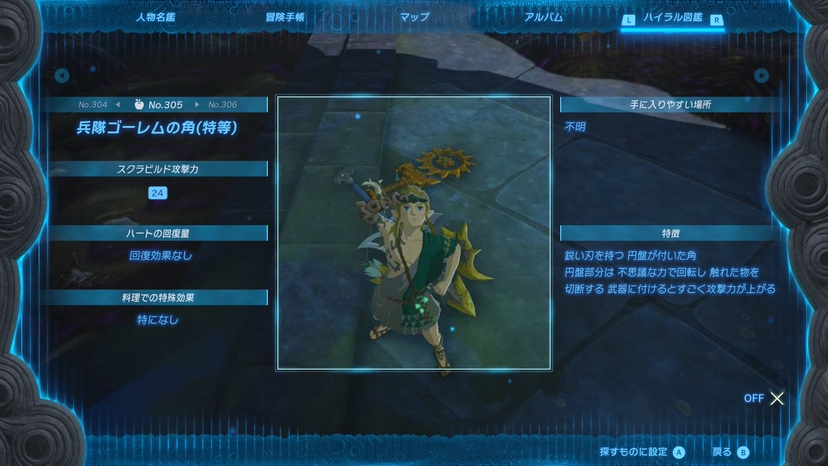Image resolution: width=828 pixels, height=466 pixels.
Task: Choose 探すものに設定 to track item
Action: coord(641,452)
